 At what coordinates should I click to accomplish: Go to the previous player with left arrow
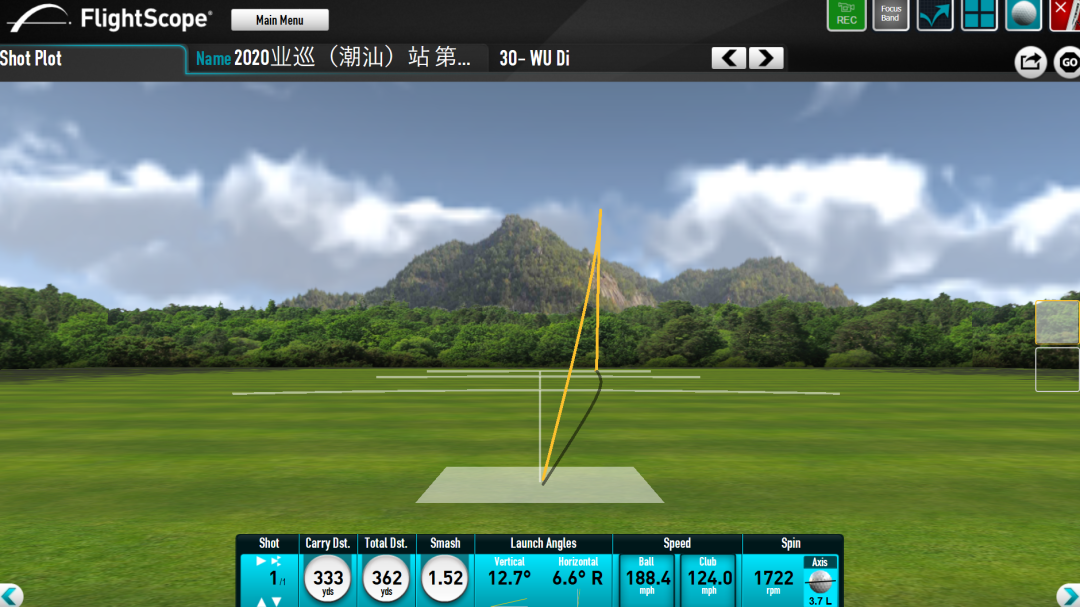click(729, 58)
